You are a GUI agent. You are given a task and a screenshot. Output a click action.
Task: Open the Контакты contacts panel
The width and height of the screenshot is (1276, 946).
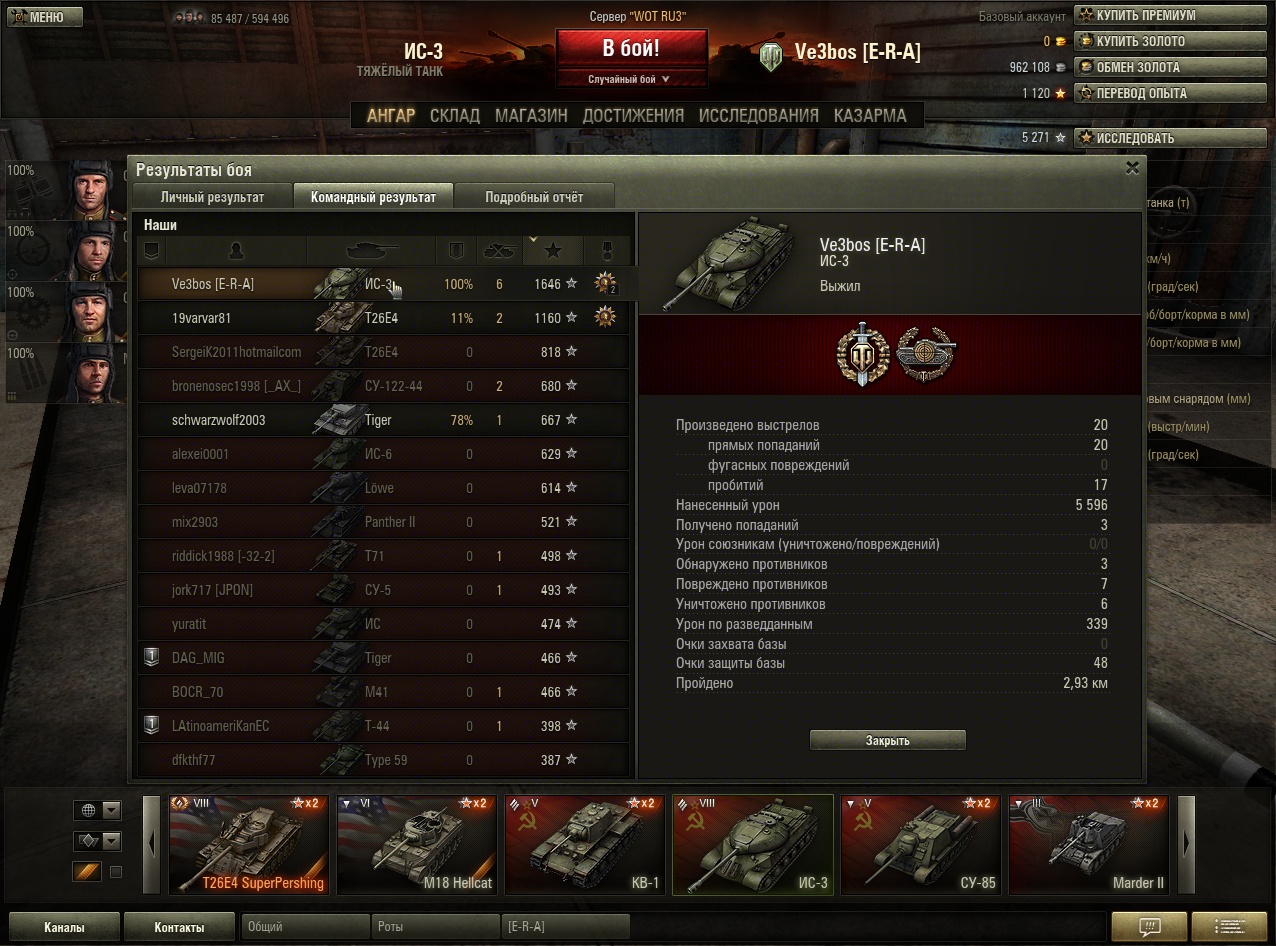(x=179, y=927)
